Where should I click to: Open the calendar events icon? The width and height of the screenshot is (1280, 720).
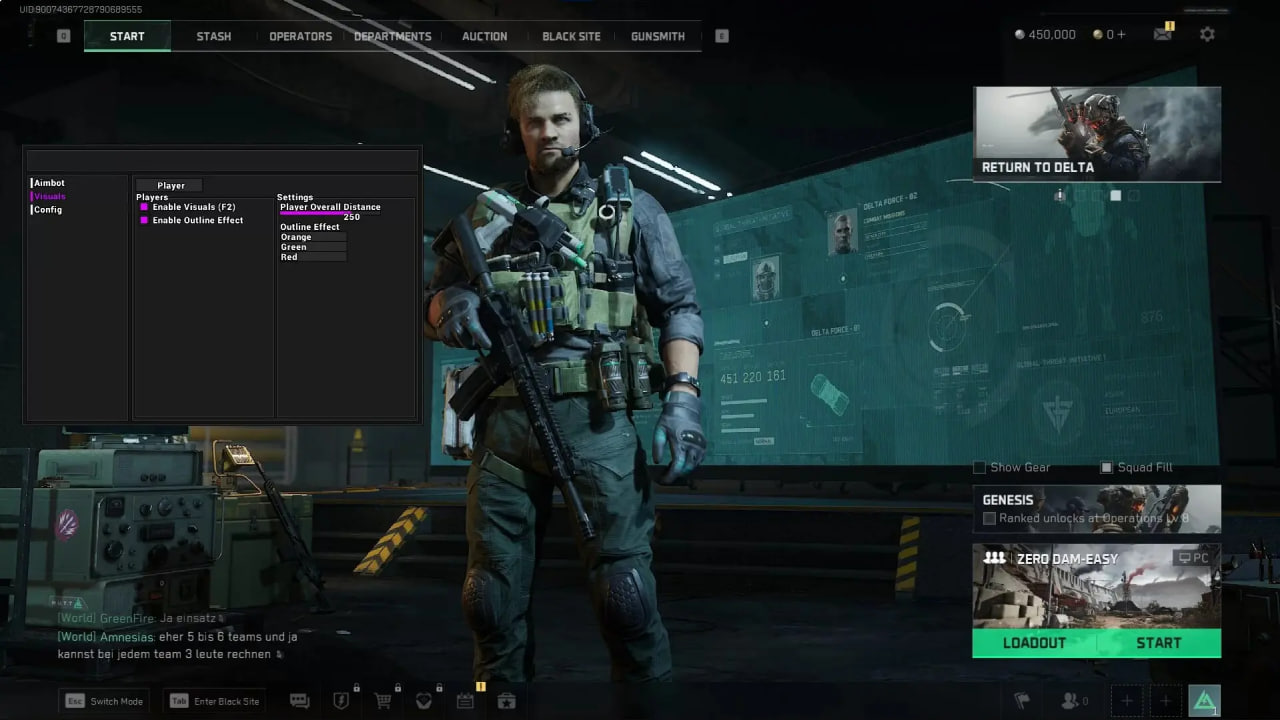(x=465, y=701)
